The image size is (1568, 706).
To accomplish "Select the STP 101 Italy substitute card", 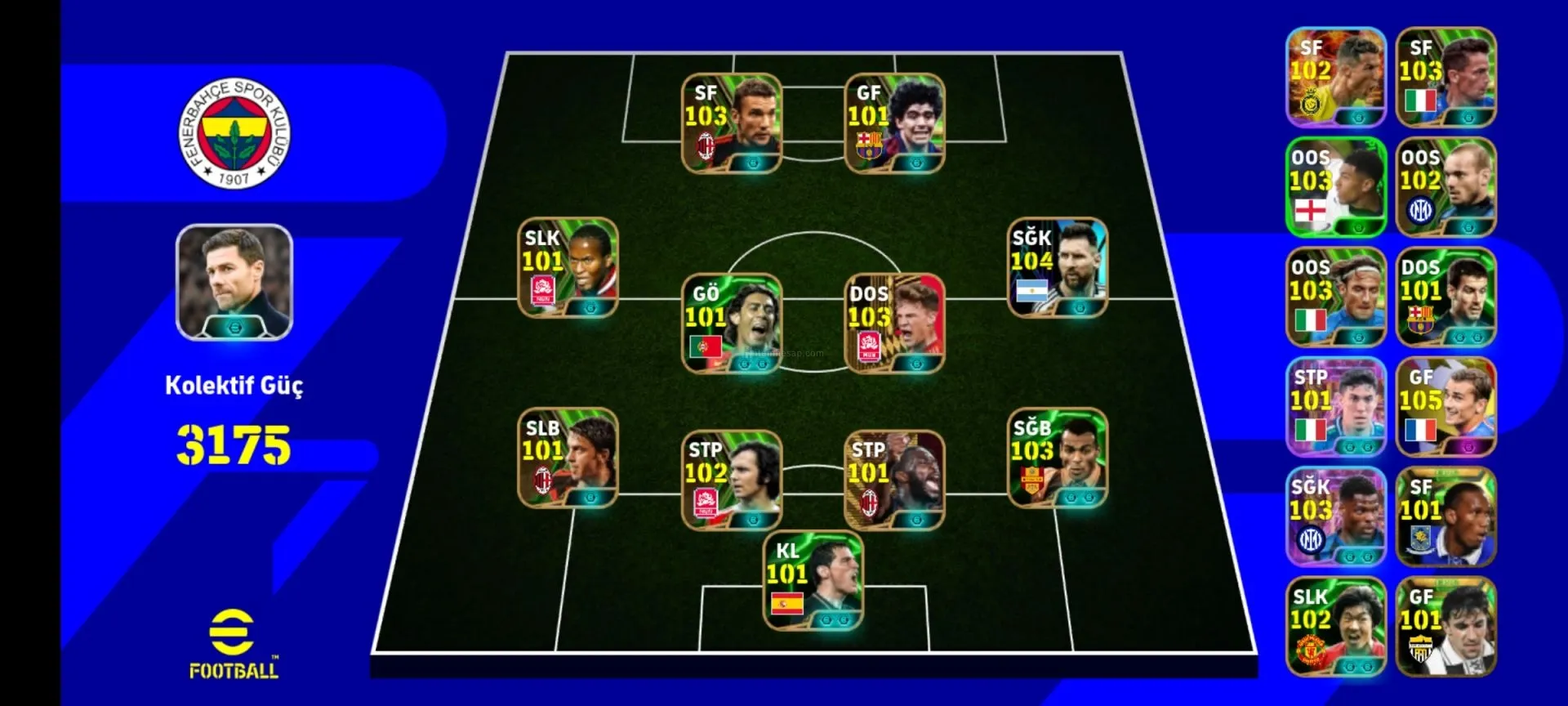I will [x=1336, y=407].
